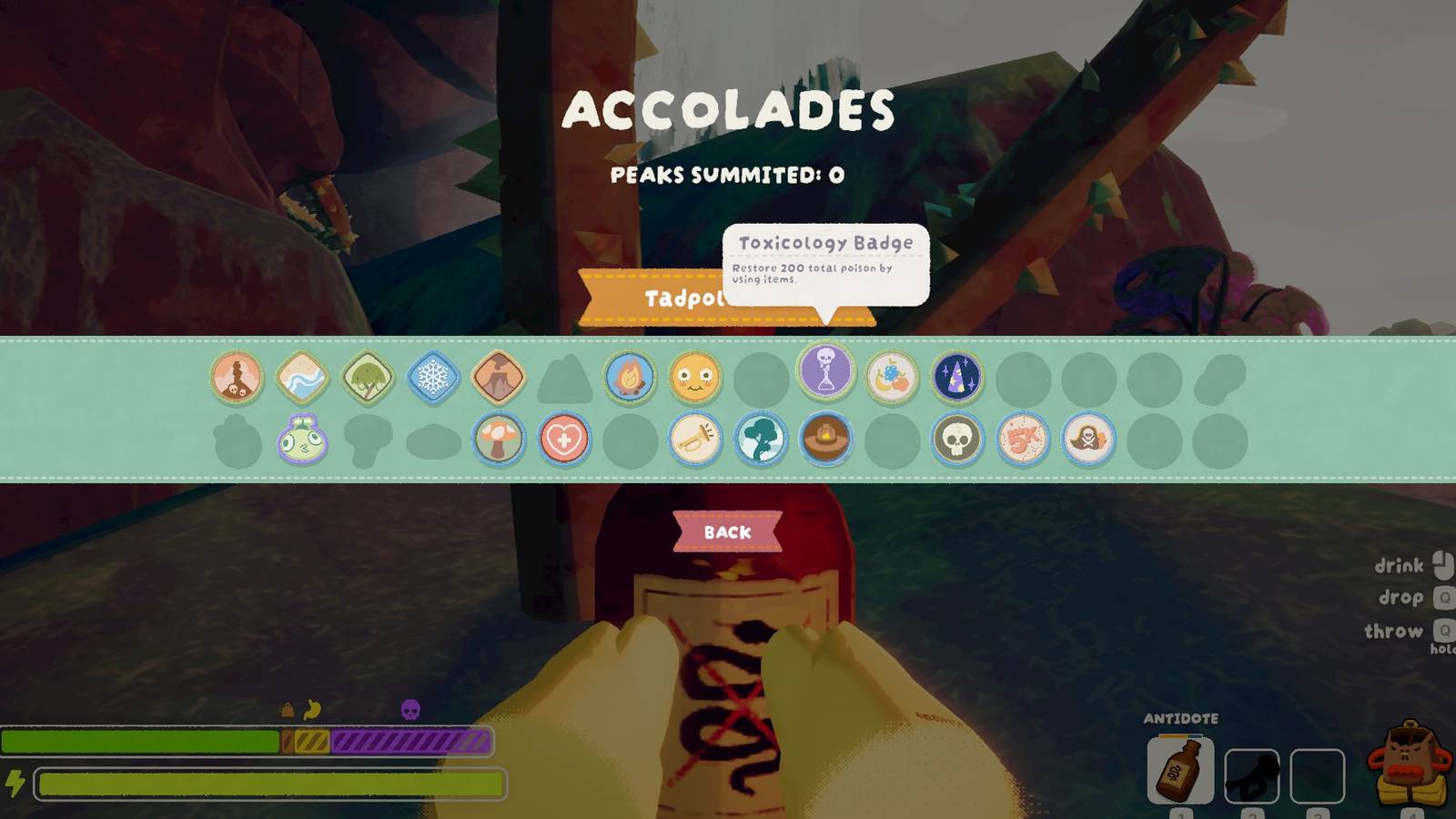Click the gray skull badge in the bottom row
The width and height of the screenshot is (1456, 819).
point(958,440)
